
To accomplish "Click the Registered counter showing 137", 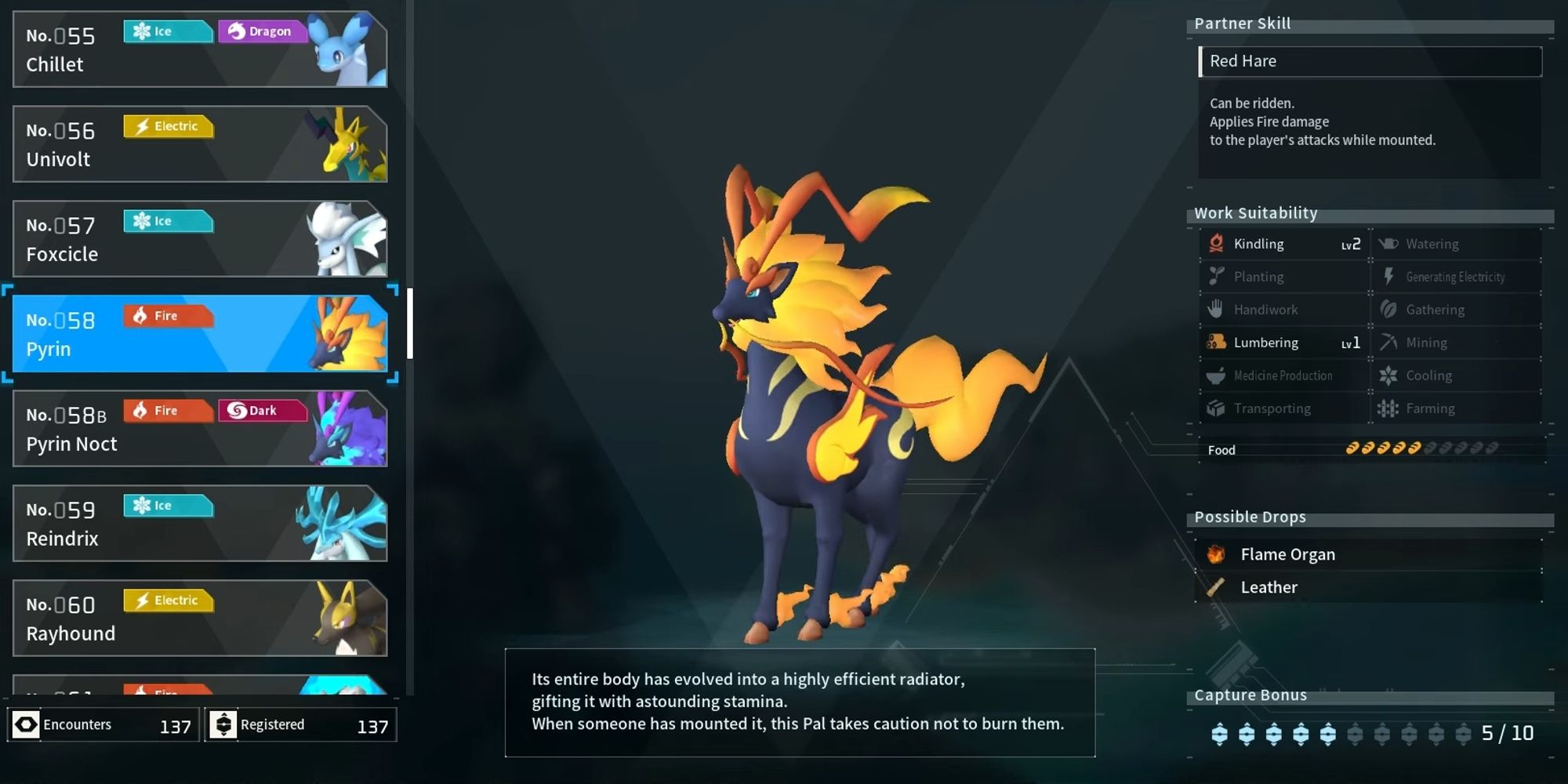I will click(300, 724).
